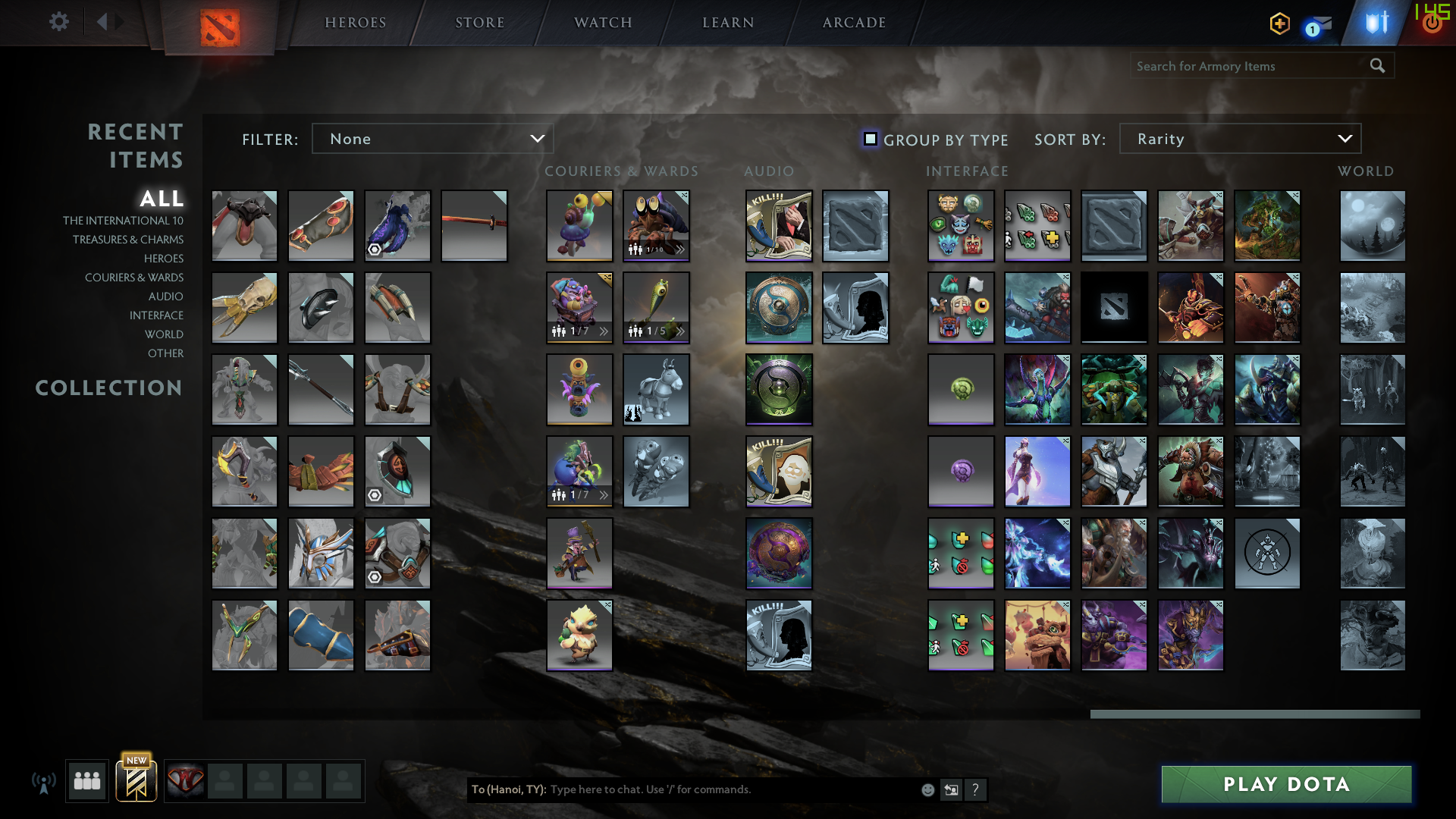The width and height of the screenshot is (1456, 819).
Task: Click the power/exit icon top right
Action: pyautogui.click(x=1432, y=23)
